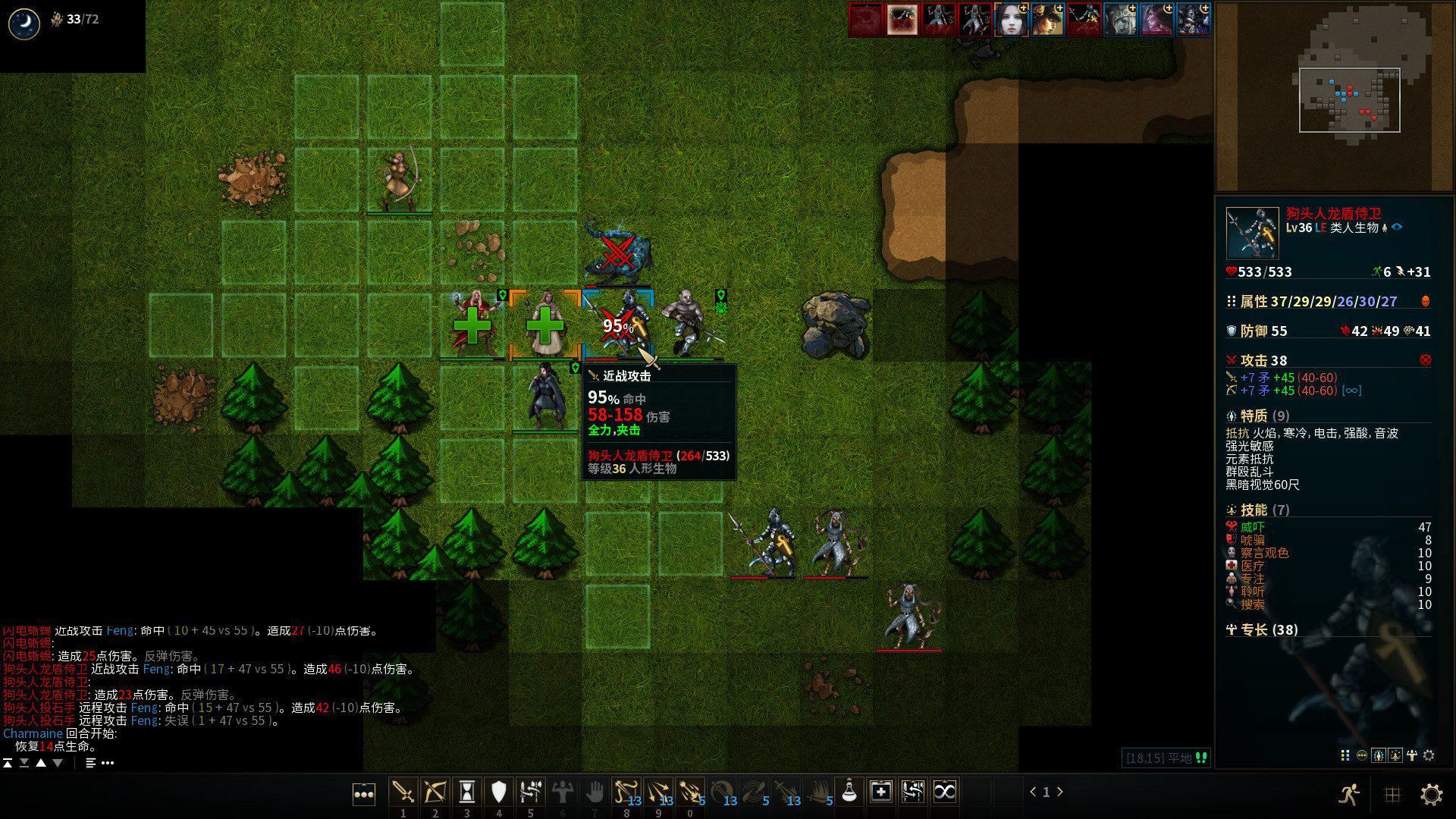Click the infinity symbol hotbar icon
The image size is (1456, 819).
[x=944, y=792]
